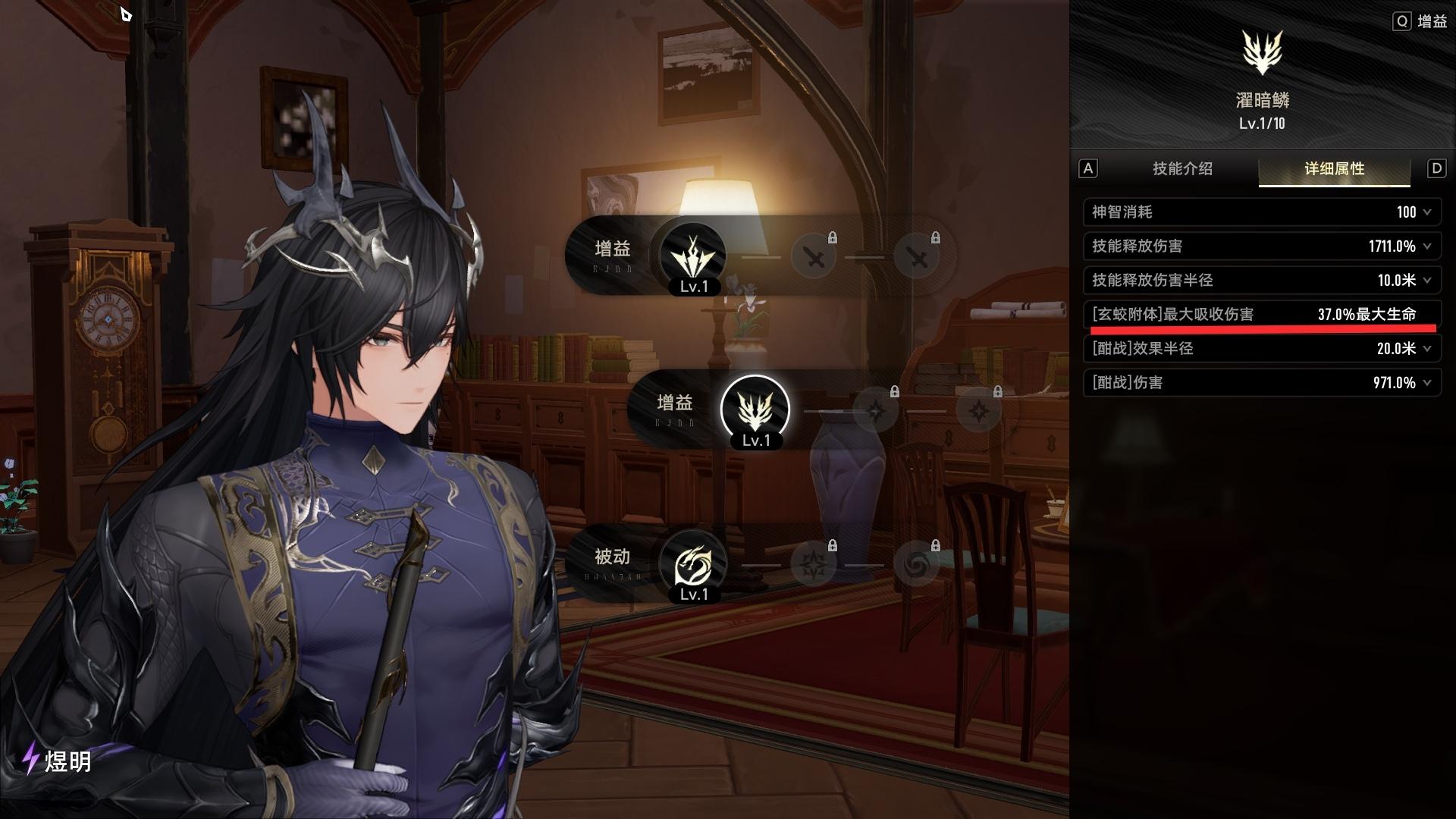Expand the 技能释放伤害 1711.0% row

pos(1261,246)
